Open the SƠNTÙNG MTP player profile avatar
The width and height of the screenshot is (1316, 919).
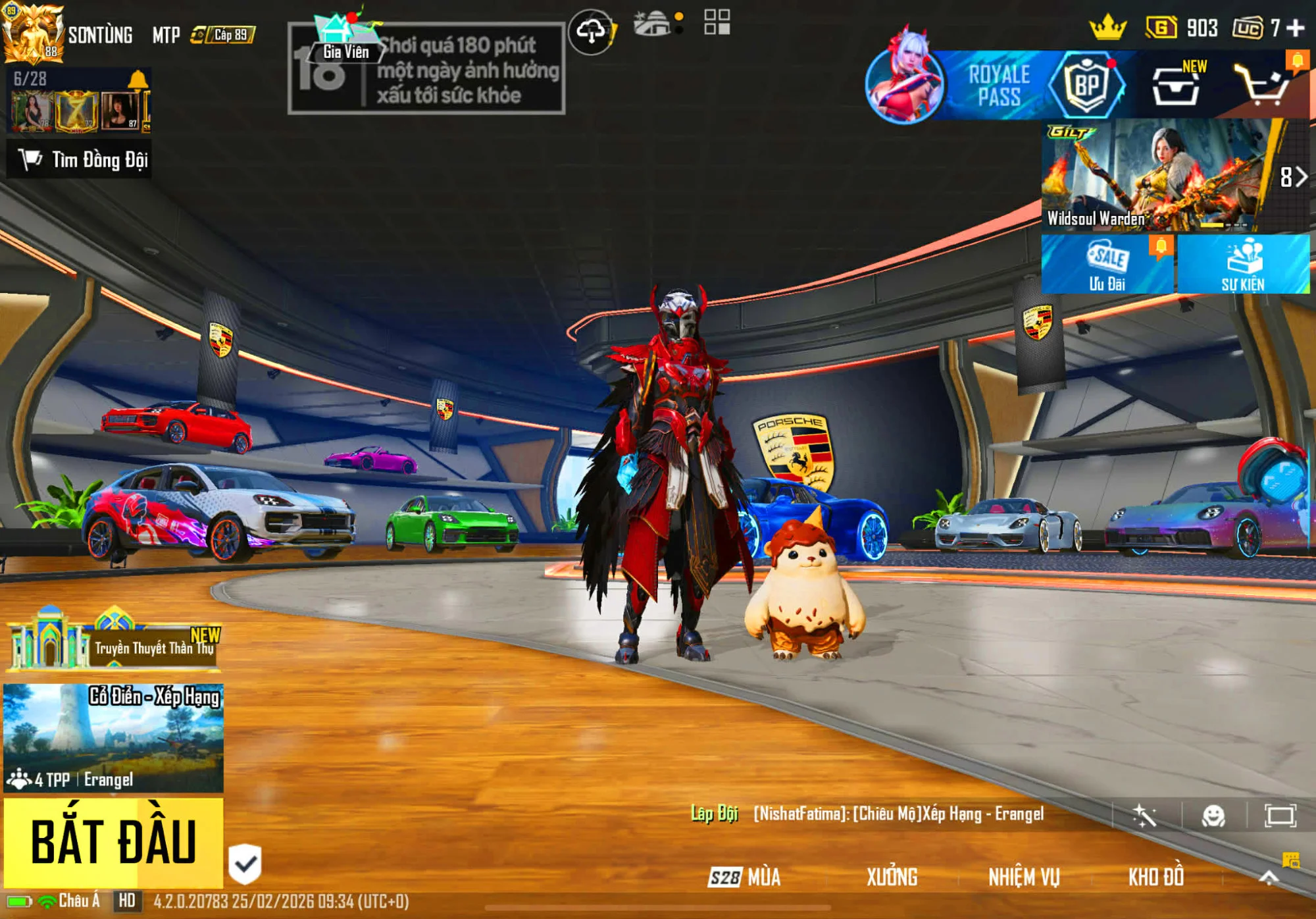[x=33, y=33]
